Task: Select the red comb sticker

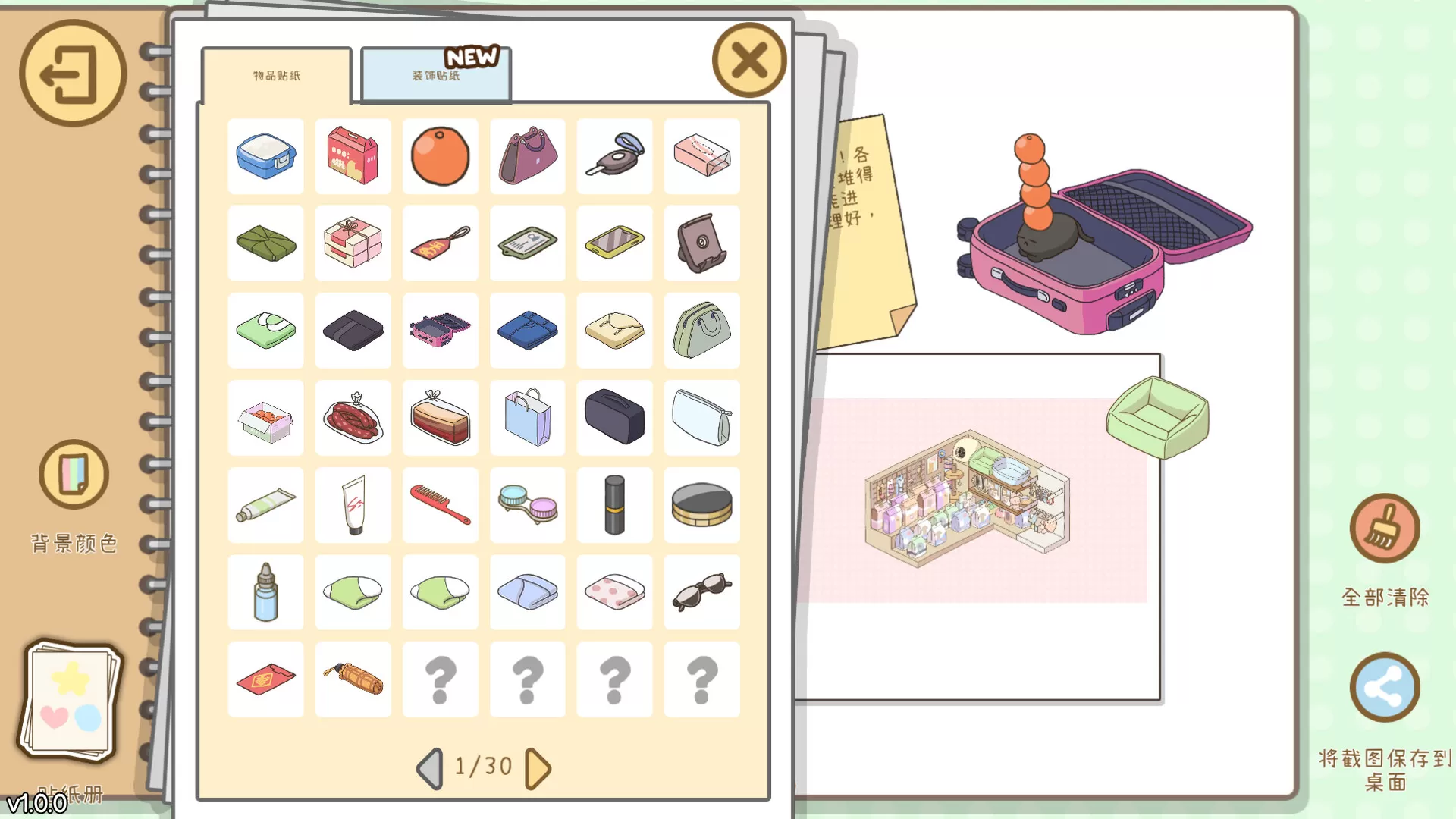Action: 440,505
